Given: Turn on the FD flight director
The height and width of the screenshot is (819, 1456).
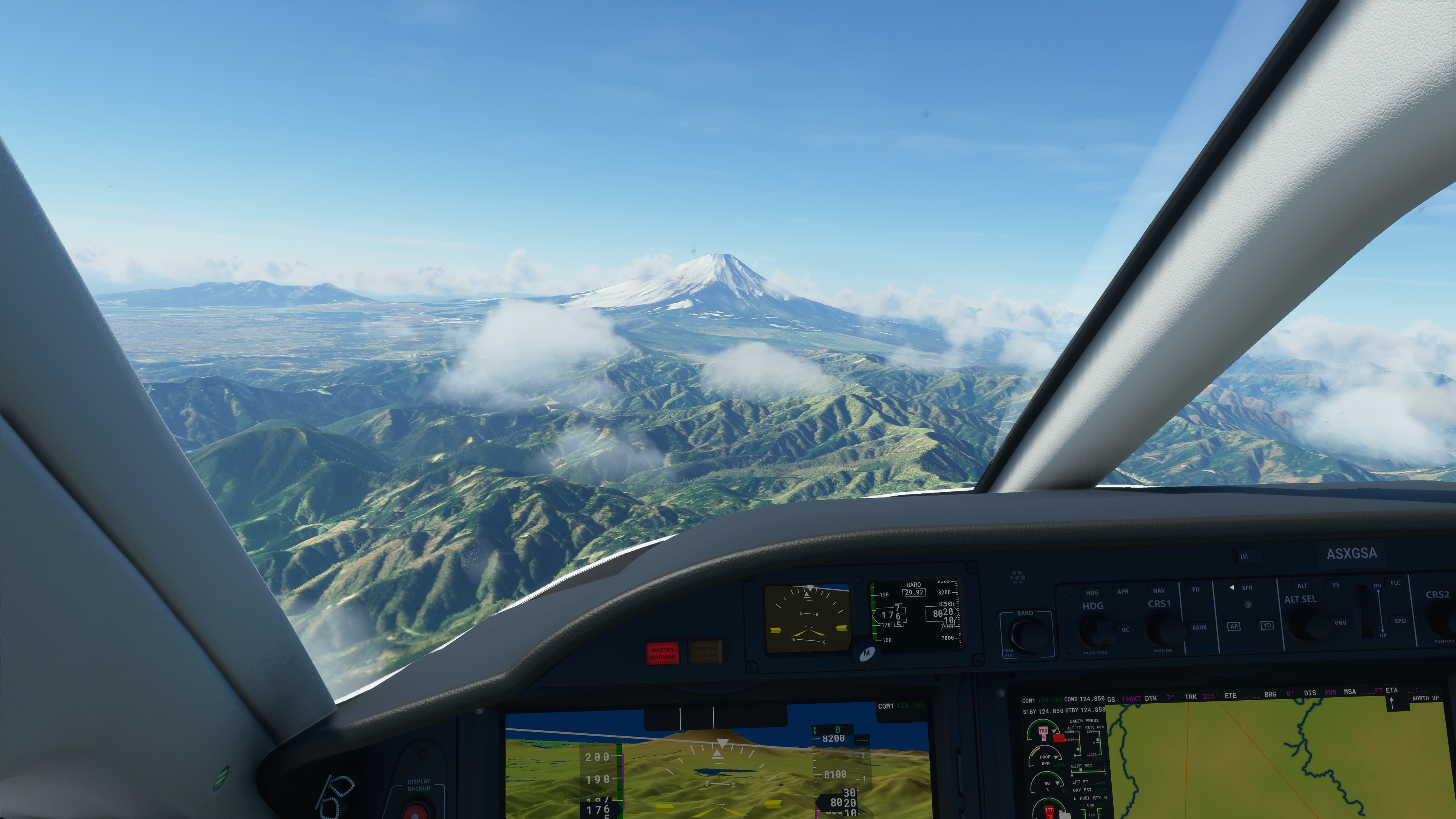Looking at the screenshot, I should [1196, 590].
